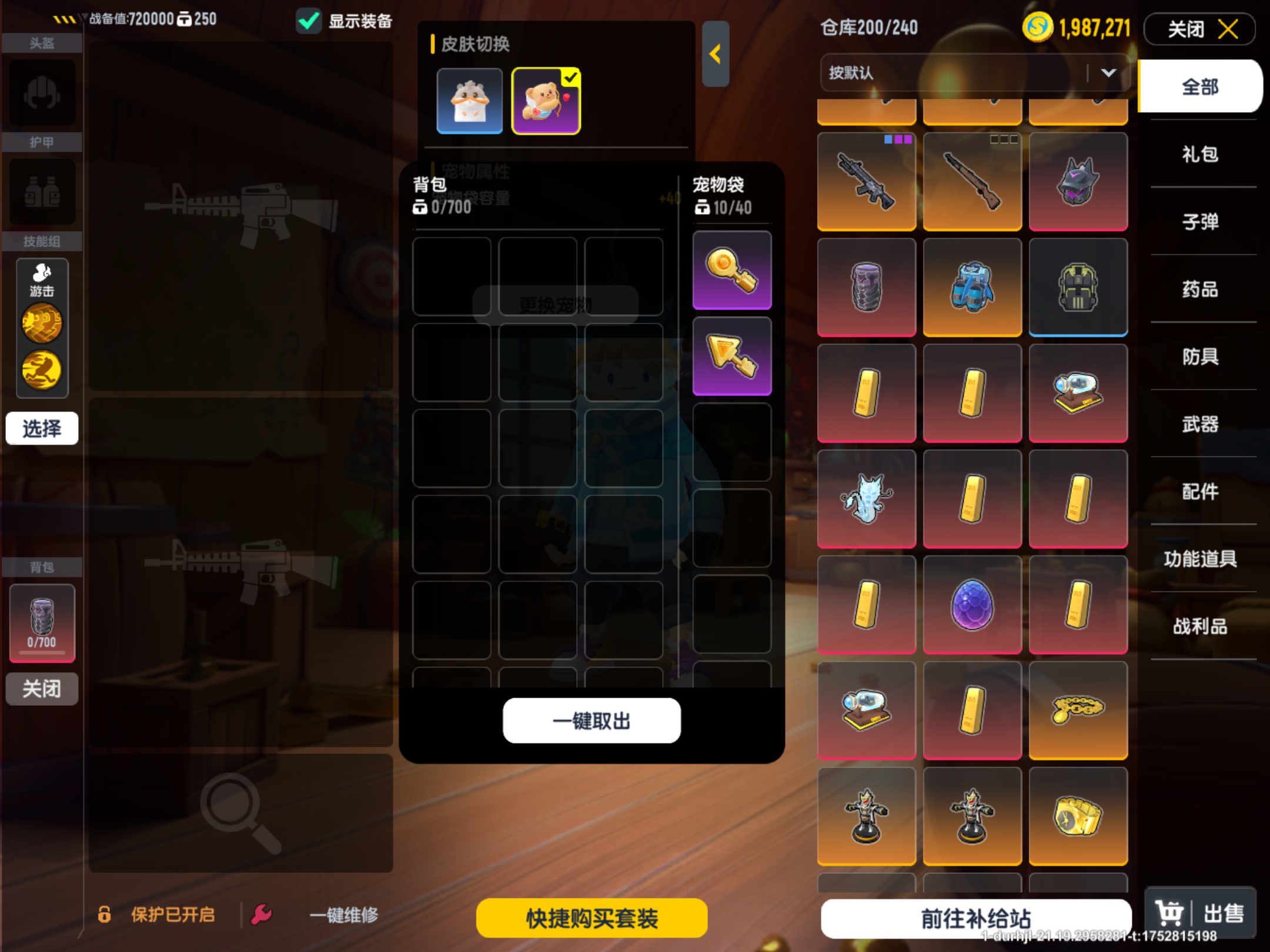The height and width of the screenshot is (952, 1270).
Task: Select the round golden key in pet bag
Action: (731, 270)
